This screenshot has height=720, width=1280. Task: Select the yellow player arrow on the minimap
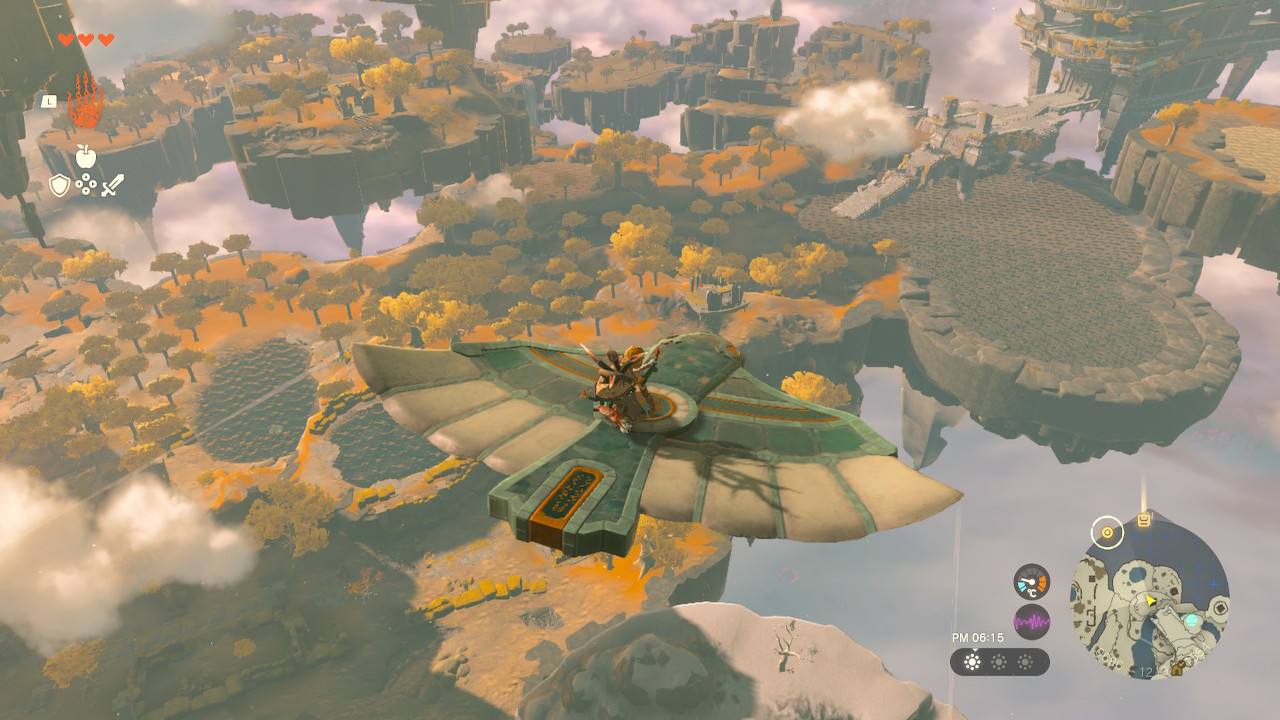(1153, 601)
